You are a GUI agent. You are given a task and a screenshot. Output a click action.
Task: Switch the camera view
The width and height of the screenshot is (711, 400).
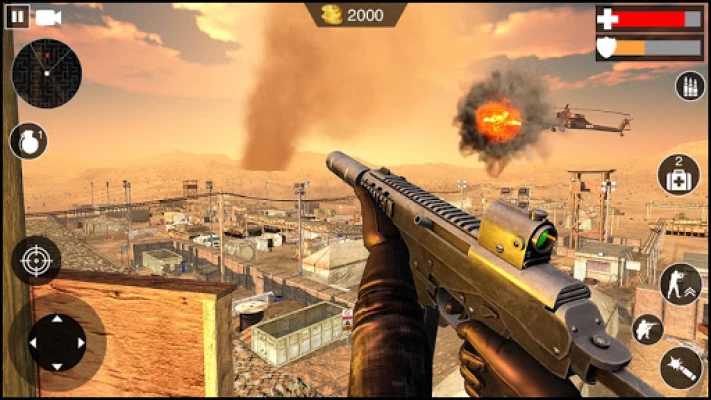point(48,17)
